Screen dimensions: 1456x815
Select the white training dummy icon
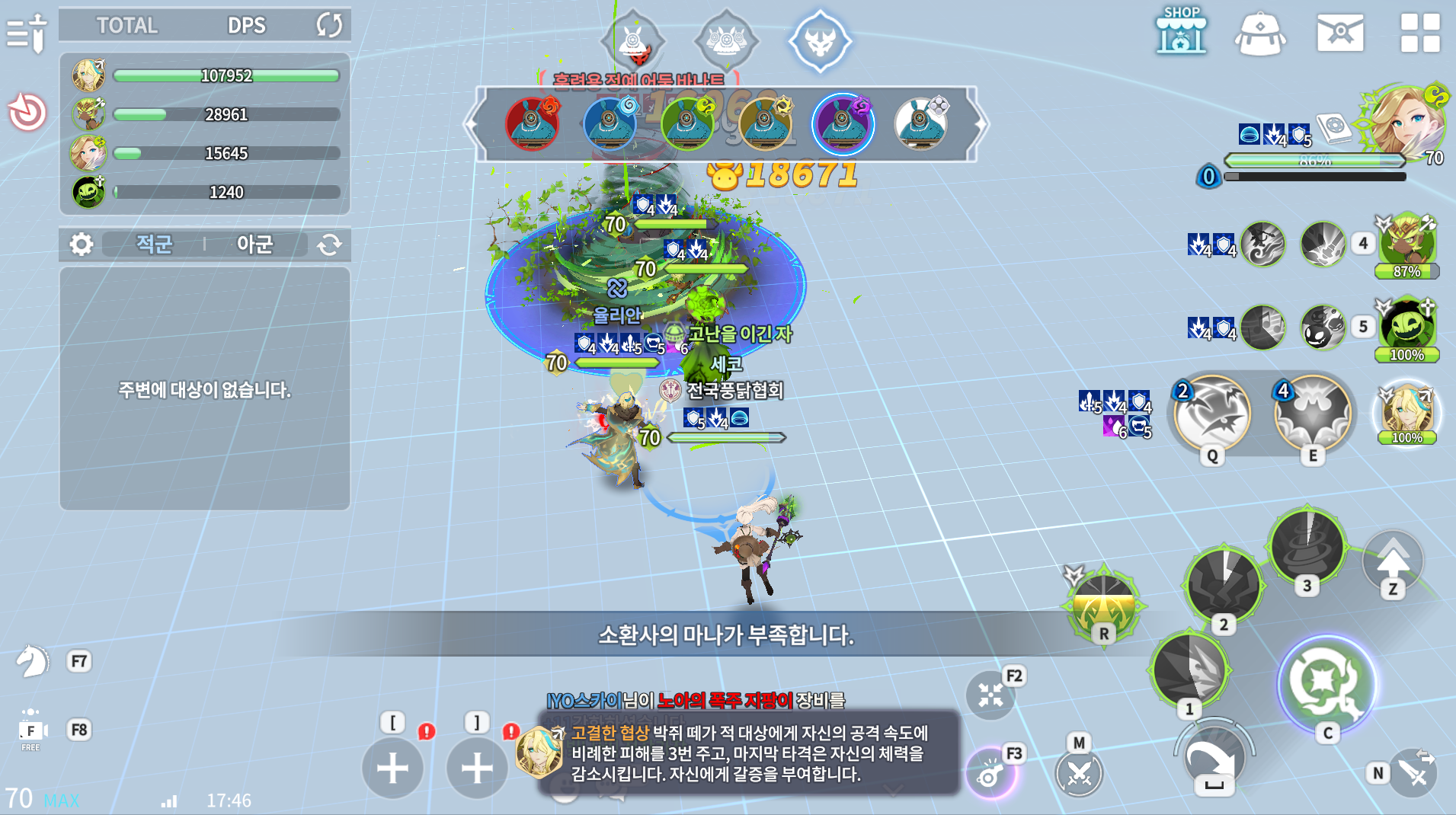point(920,123)
